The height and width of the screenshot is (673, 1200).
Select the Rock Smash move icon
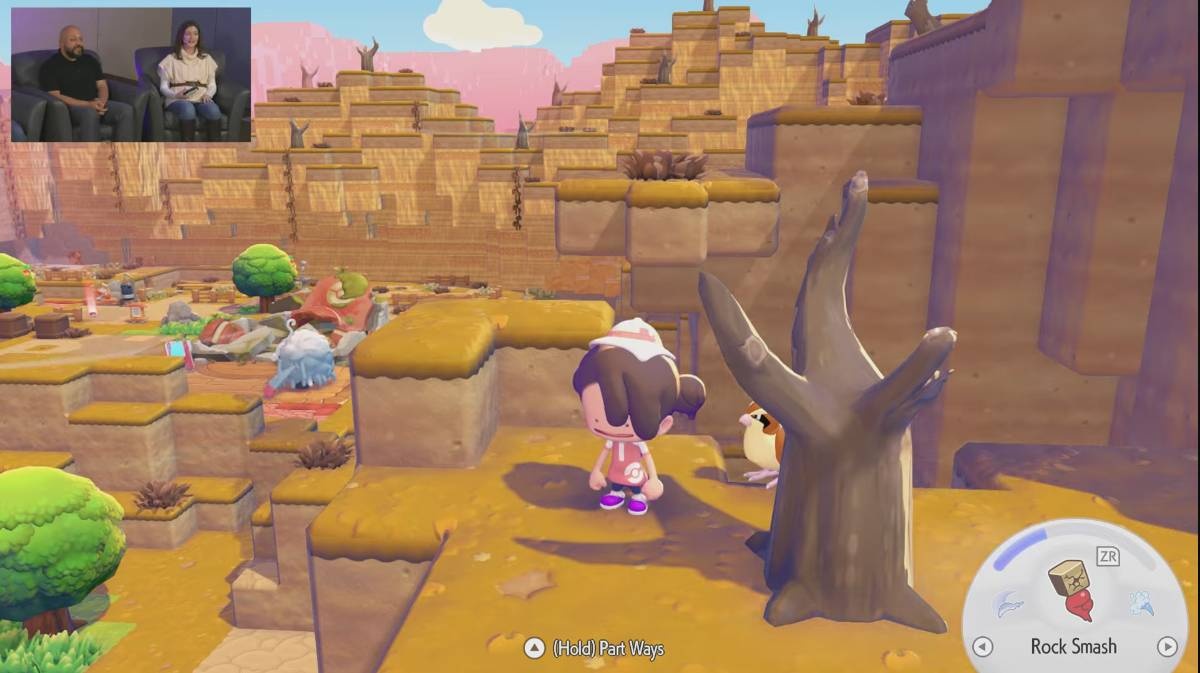1070,591
